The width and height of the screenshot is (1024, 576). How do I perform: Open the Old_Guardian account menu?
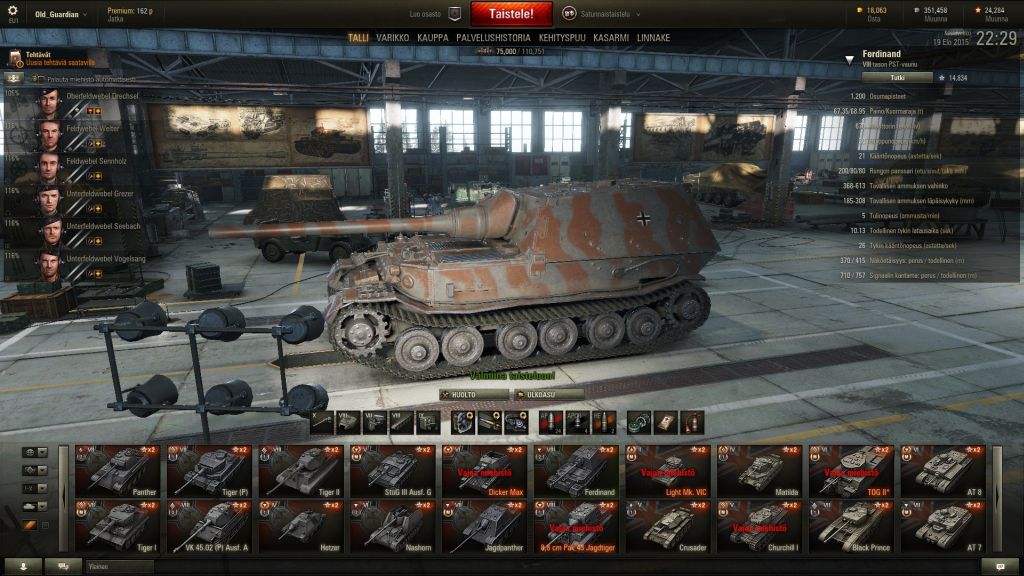pos(60,14)
